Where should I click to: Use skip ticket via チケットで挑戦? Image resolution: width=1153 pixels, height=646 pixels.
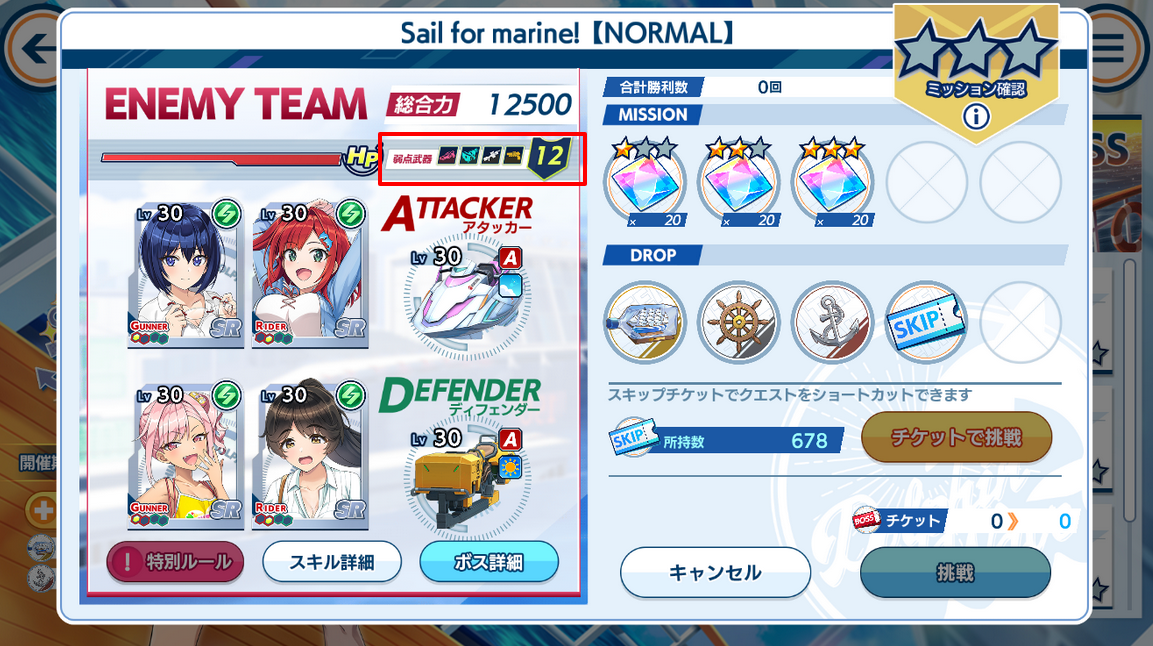[956, 437]
